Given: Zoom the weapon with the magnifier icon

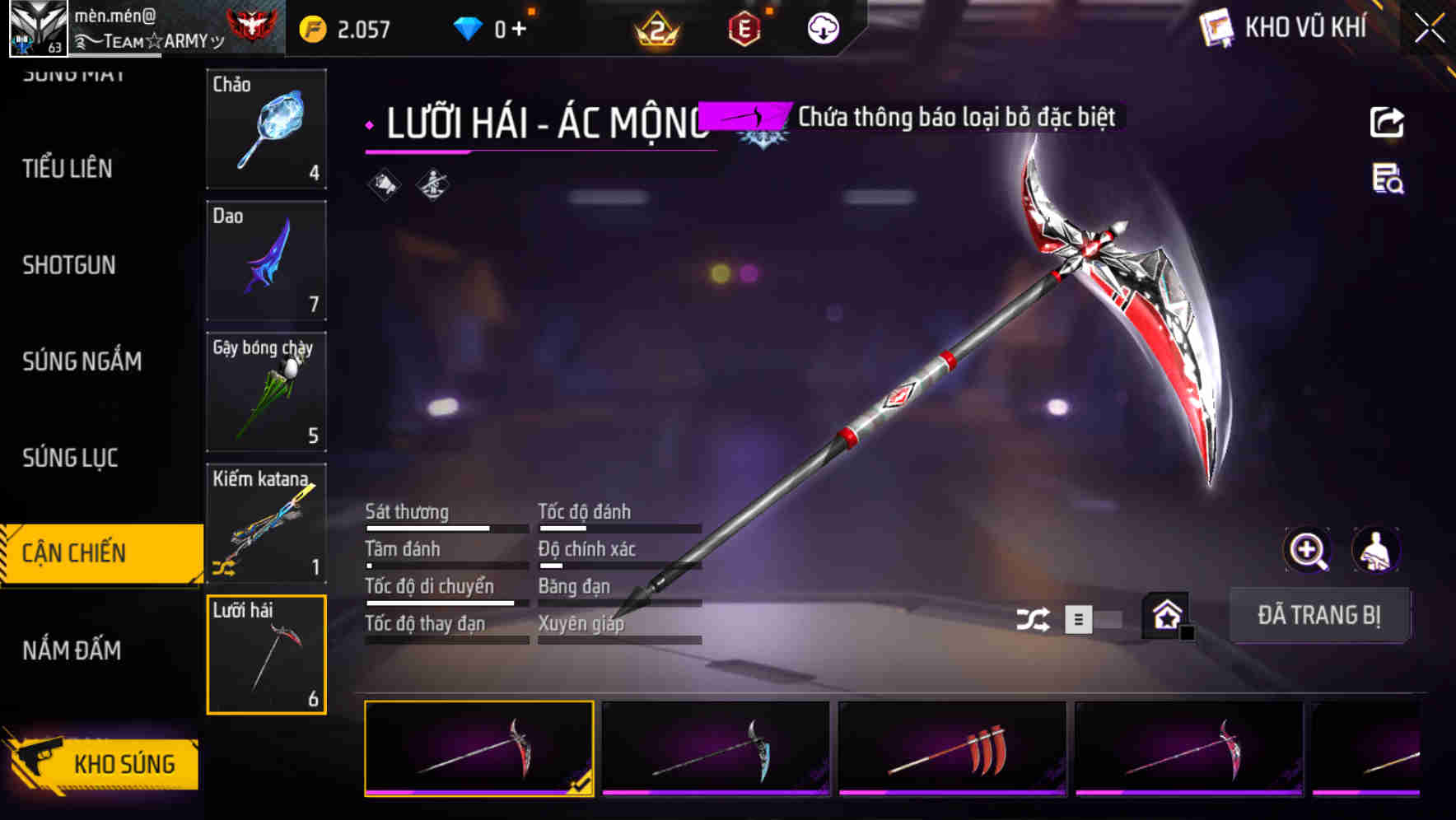Looking at the screenshot, I should [1308, 550].
